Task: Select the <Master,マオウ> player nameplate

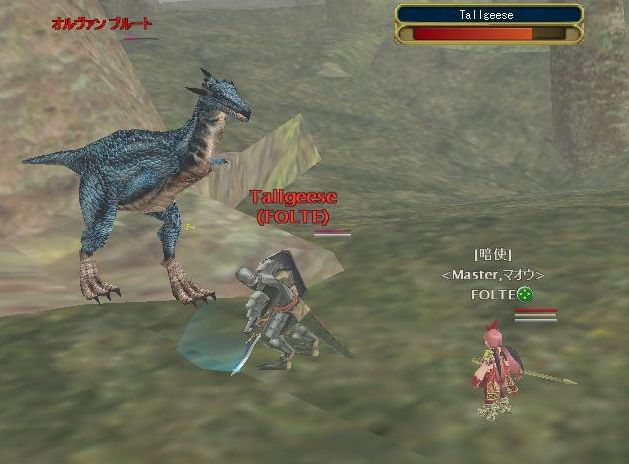Action: coord(493,274)
